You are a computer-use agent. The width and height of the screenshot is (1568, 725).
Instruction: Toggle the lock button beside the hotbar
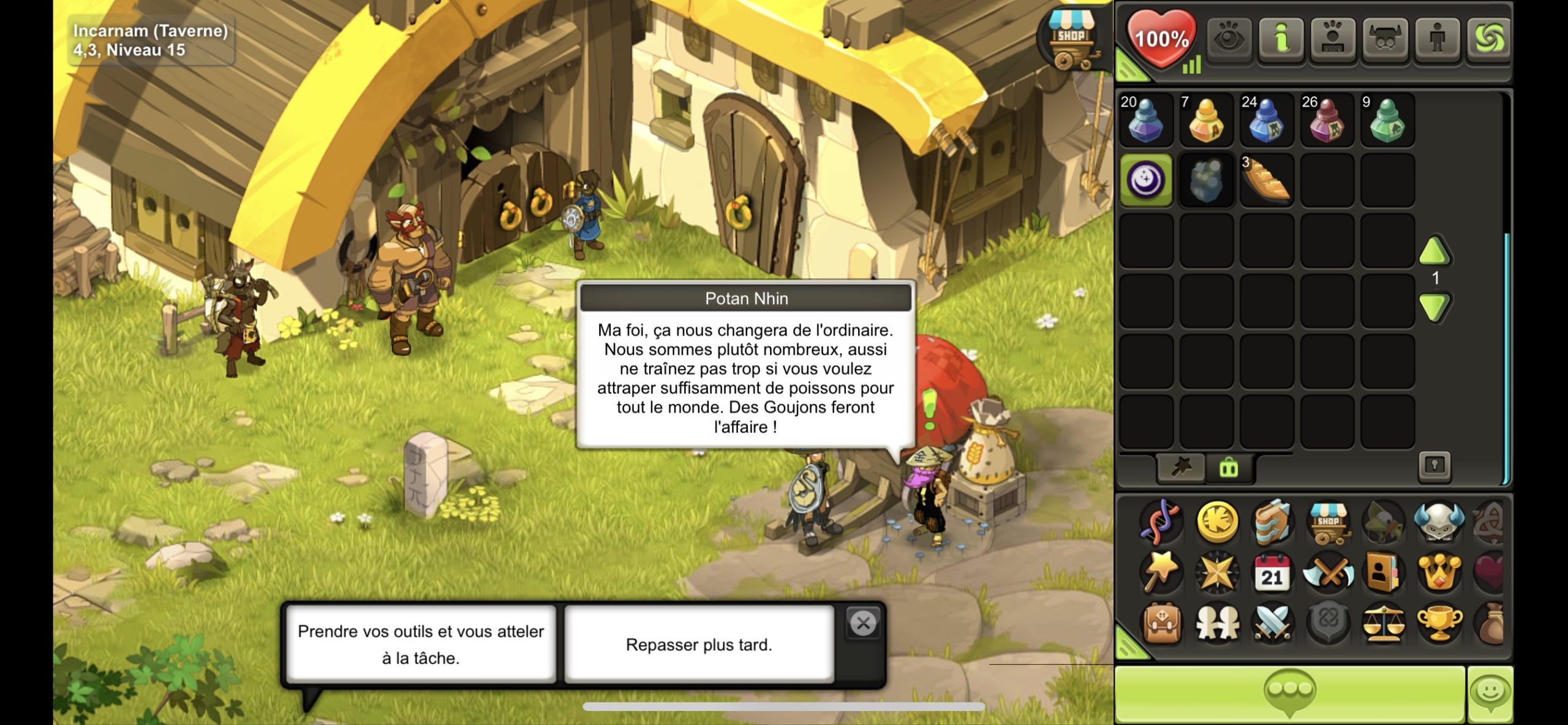coord(1434,466)
